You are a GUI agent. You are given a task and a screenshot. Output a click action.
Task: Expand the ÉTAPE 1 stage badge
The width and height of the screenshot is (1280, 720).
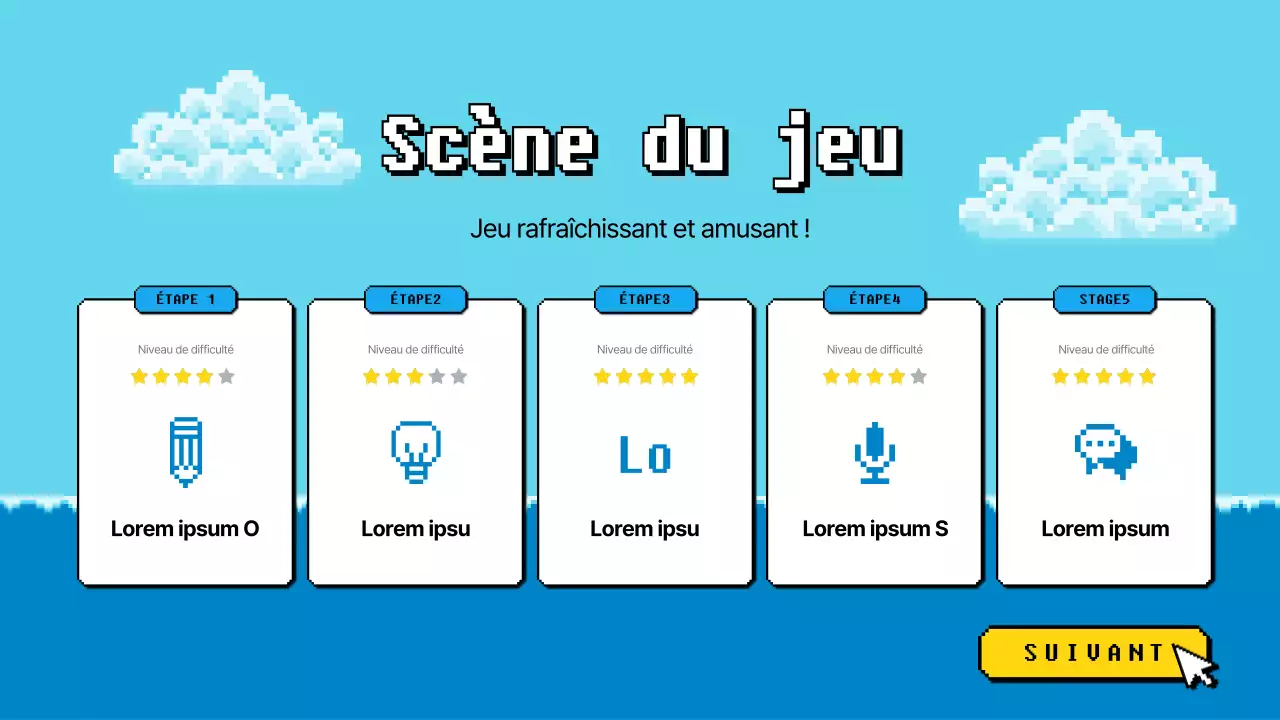(x=186, y=299)
